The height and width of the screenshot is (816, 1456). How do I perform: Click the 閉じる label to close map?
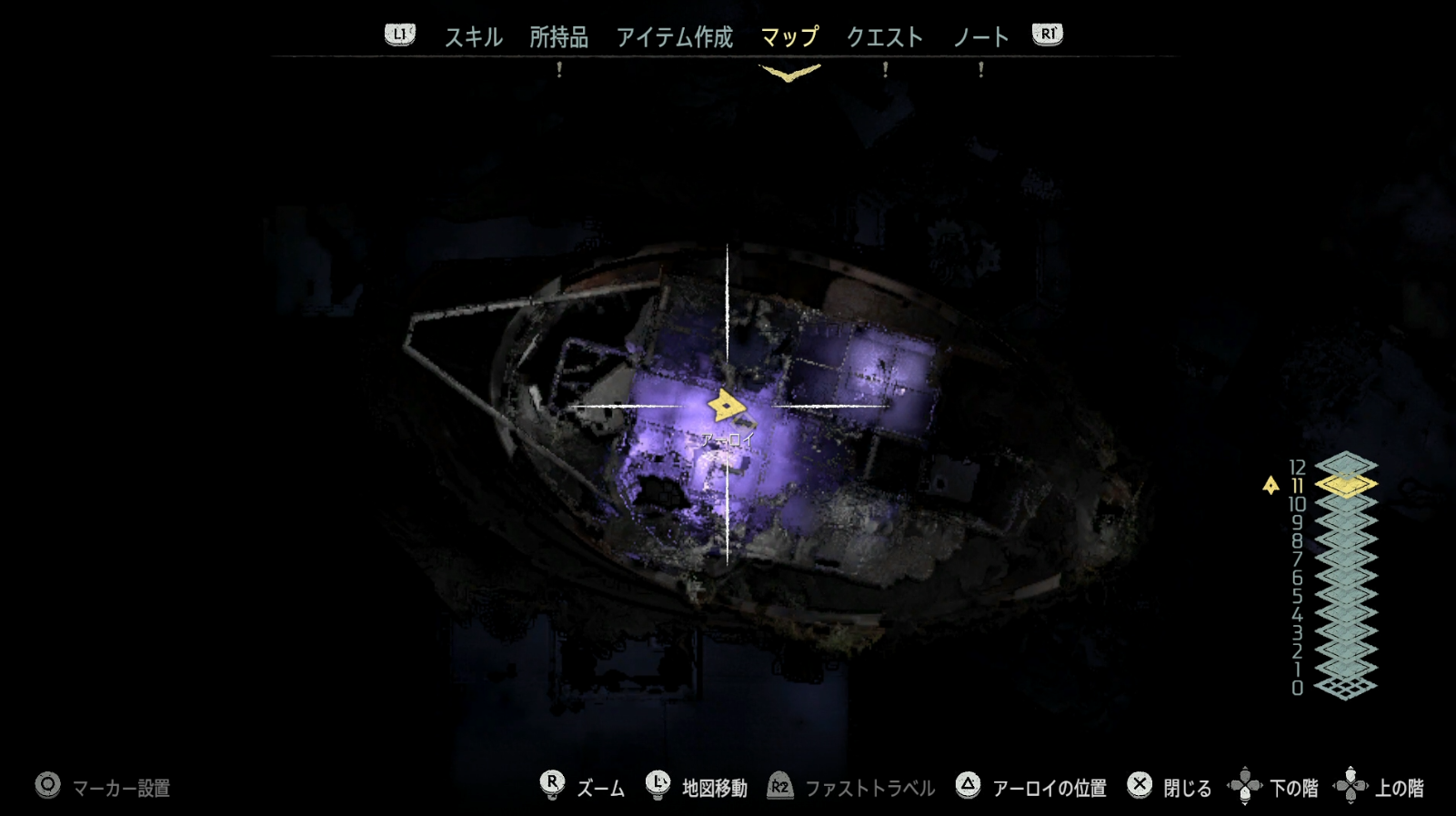pos(1186,785)
